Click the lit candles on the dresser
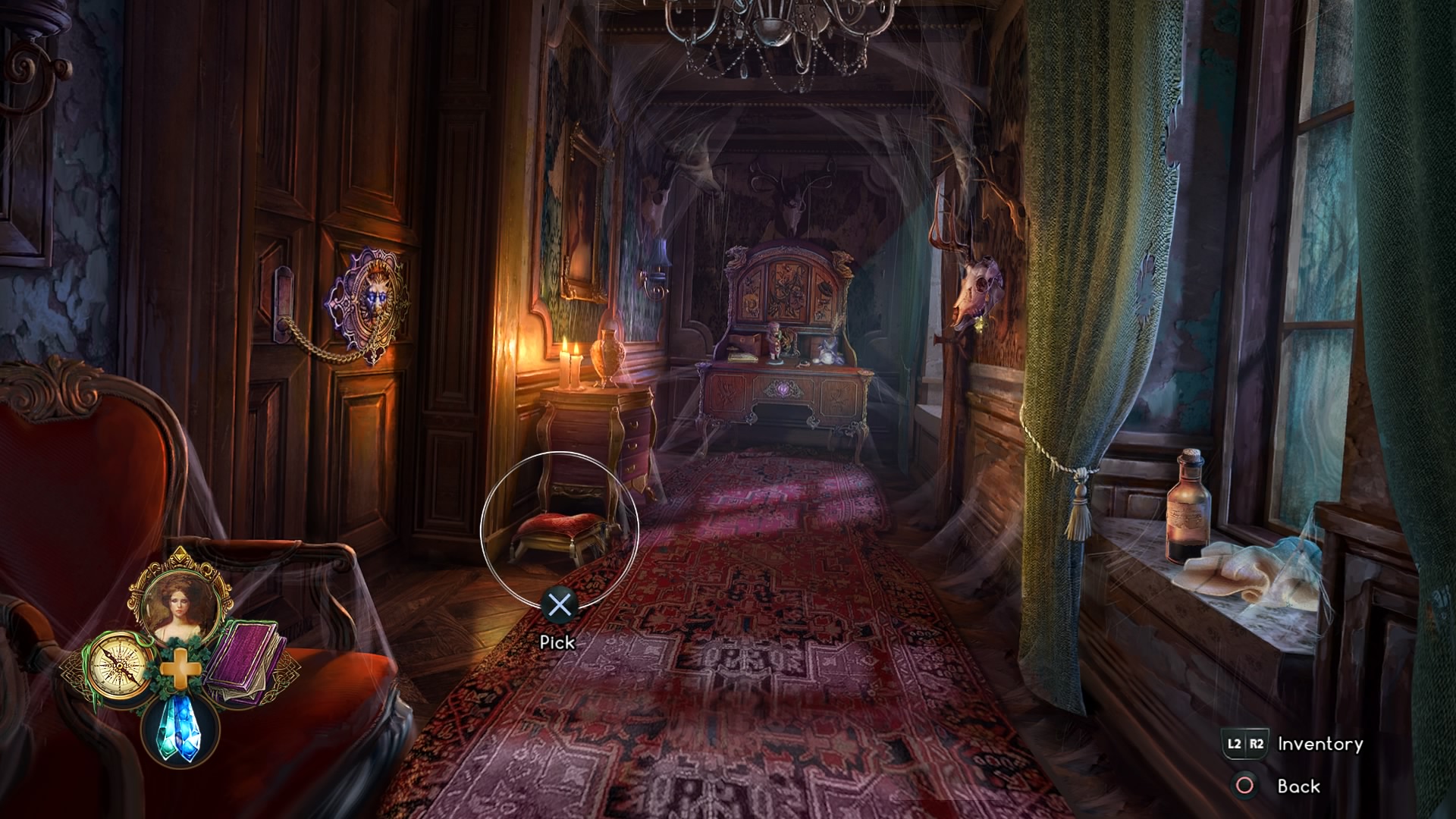The height and width of the screenshot is (819, 1456). [570, 364]
